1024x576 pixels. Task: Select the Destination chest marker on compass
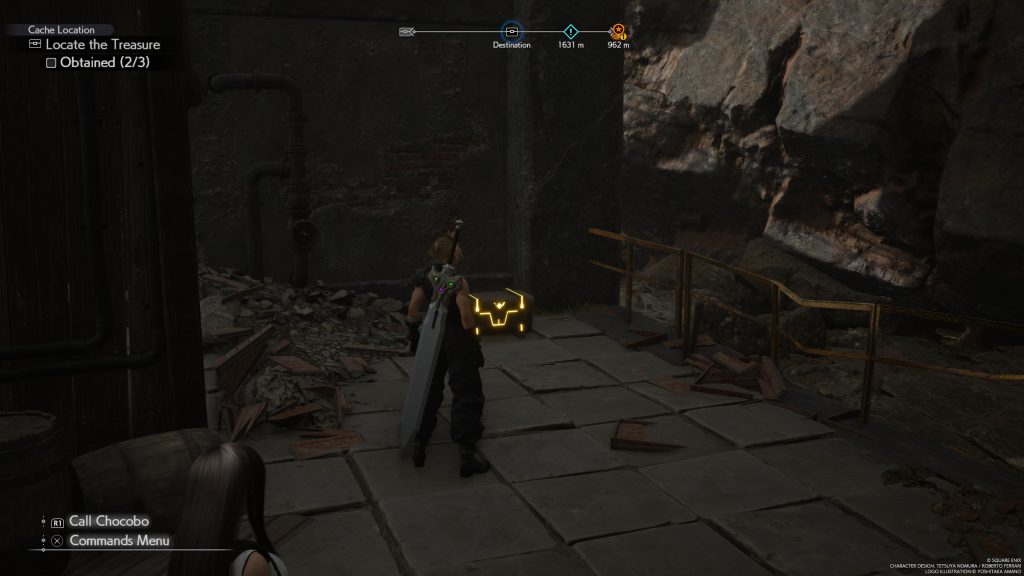pos(511,31)
